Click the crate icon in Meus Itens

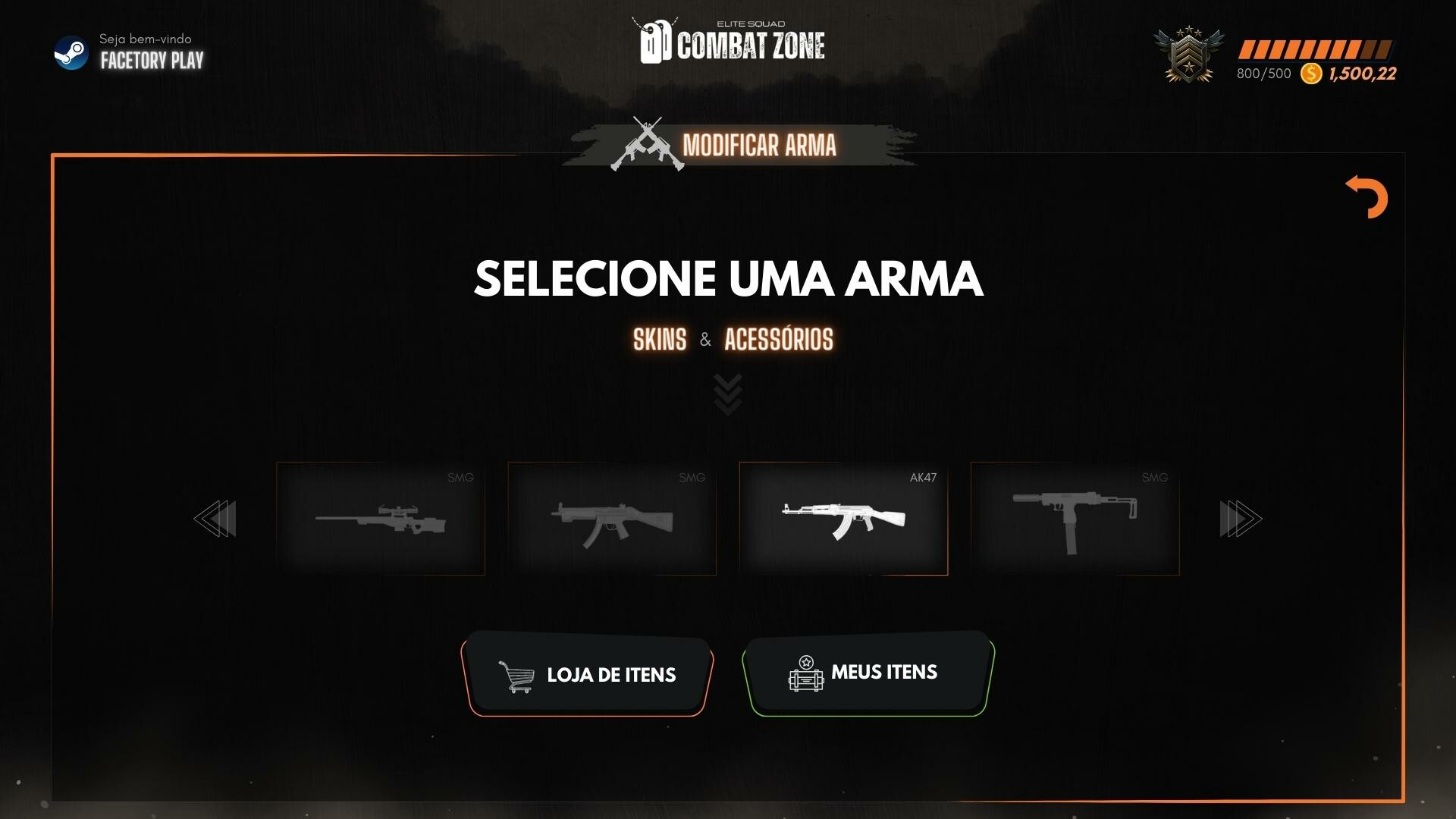[x=805, y=674]
